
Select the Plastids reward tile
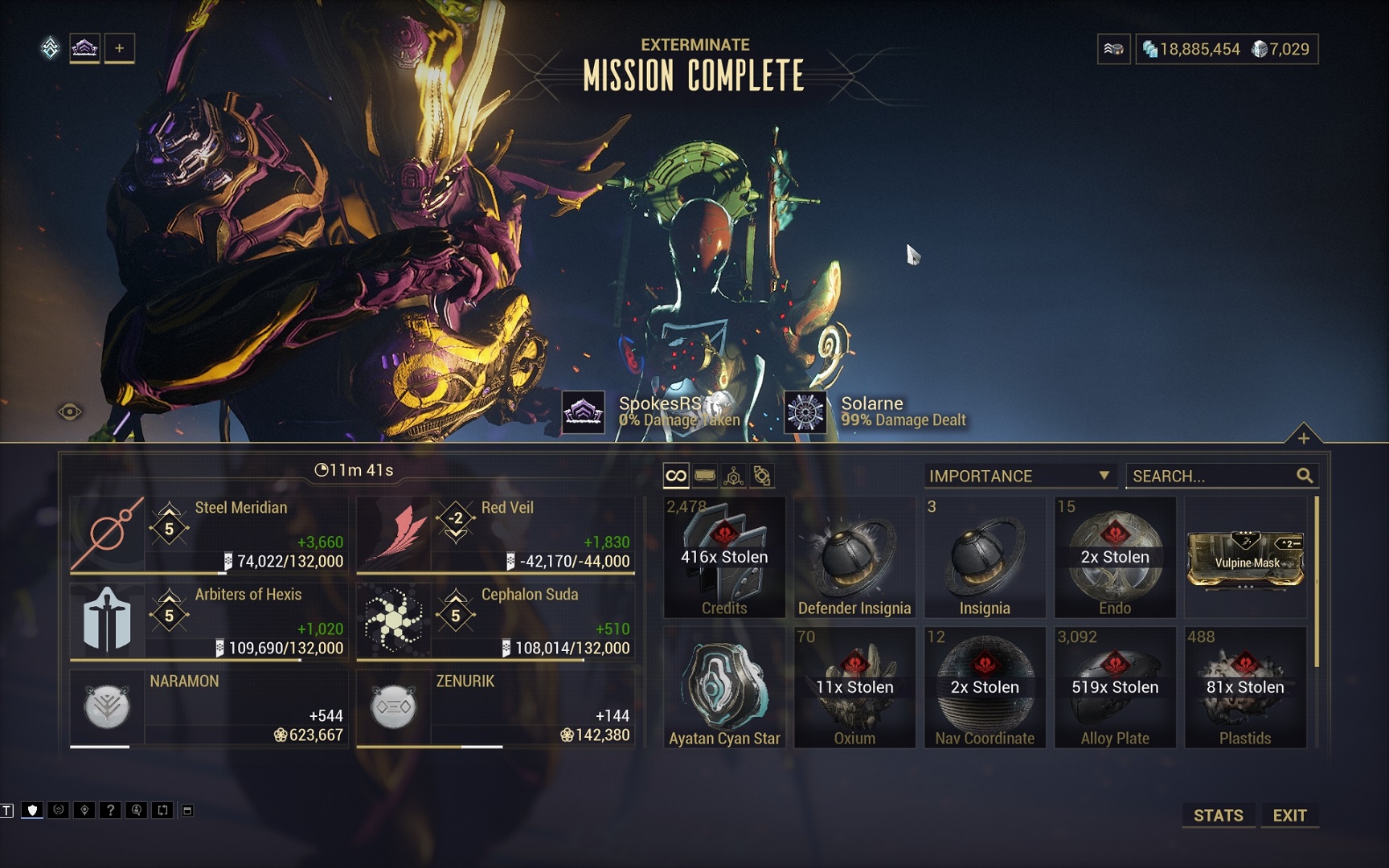coord(1245,688)
